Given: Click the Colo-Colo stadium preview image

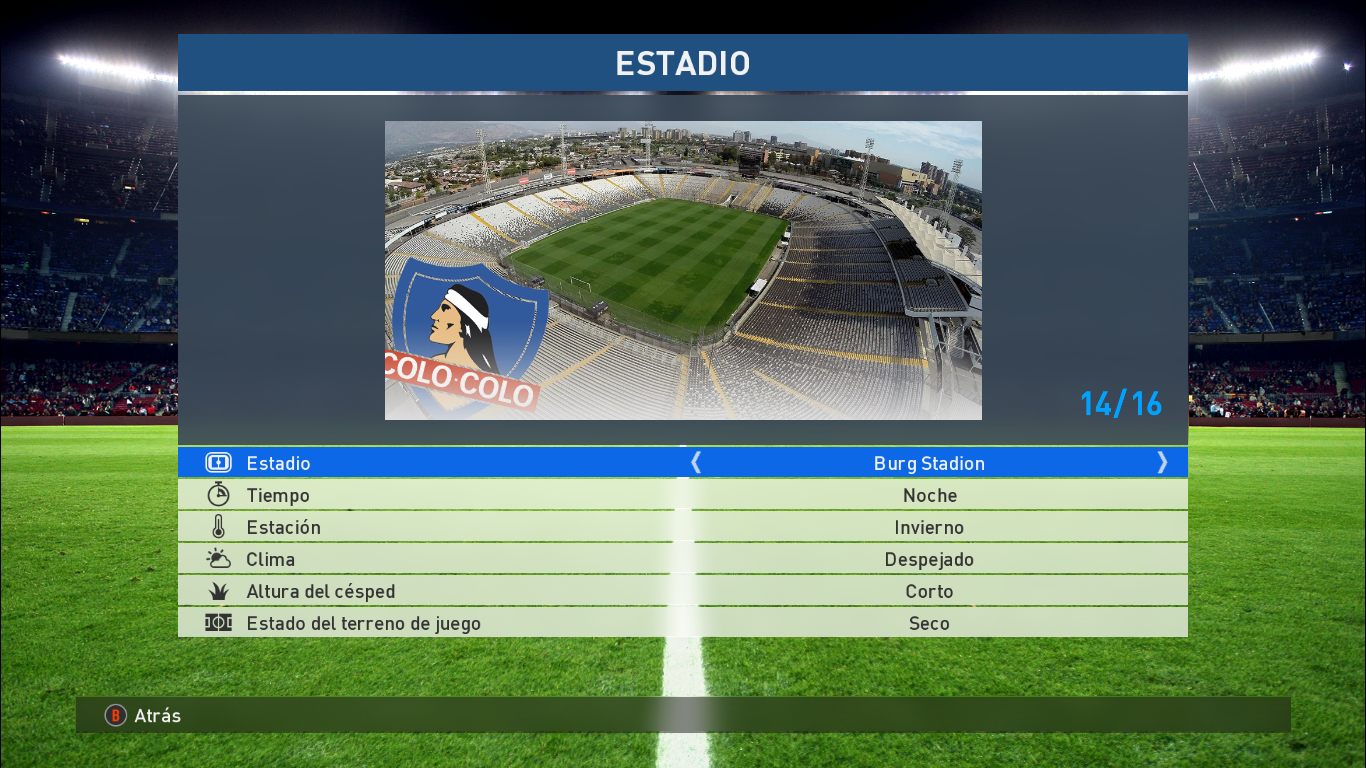Looking at the screenshot, I should 683,270.
